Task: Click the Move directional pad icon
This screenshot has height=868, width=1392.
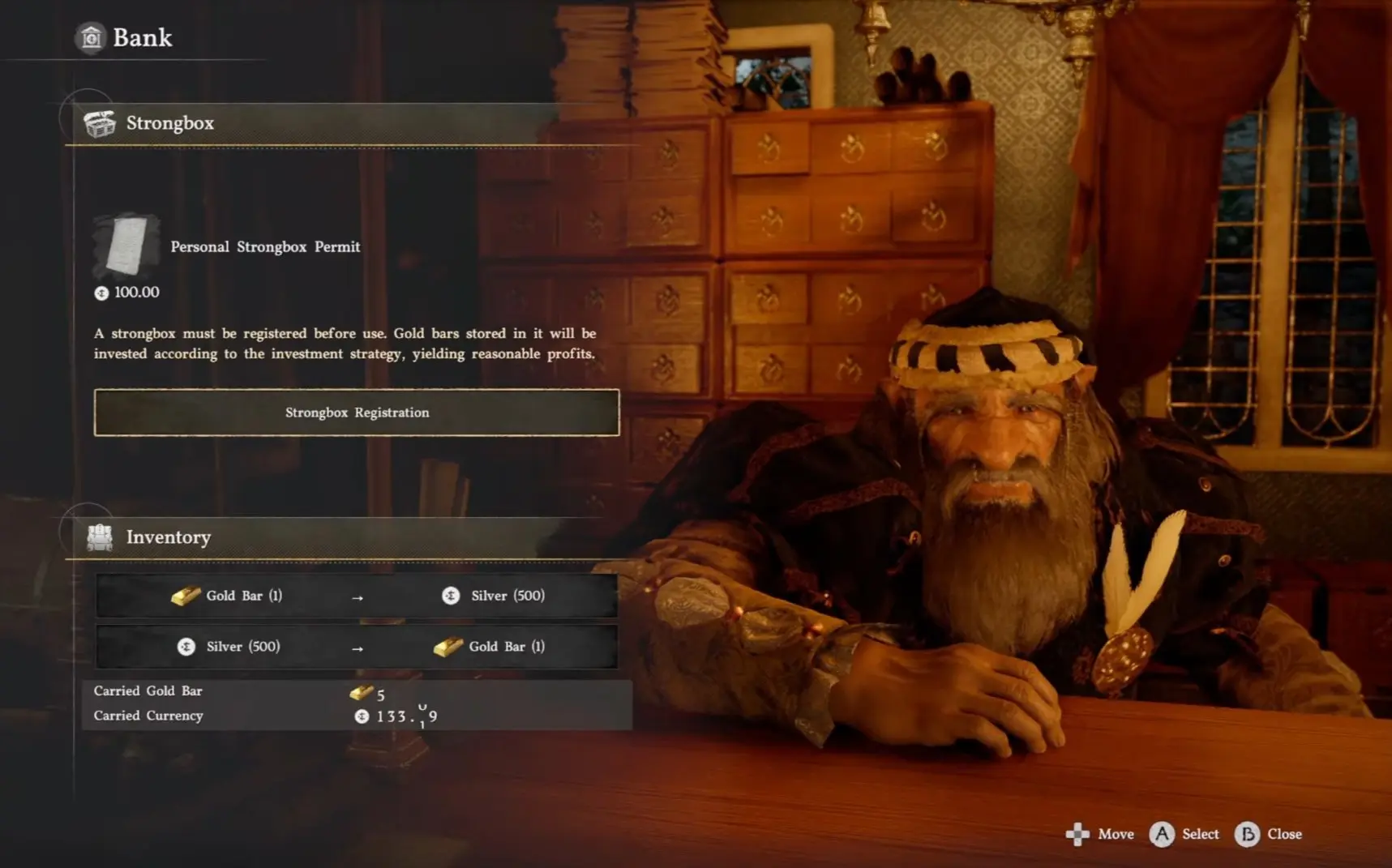Action: [1078, 834]
